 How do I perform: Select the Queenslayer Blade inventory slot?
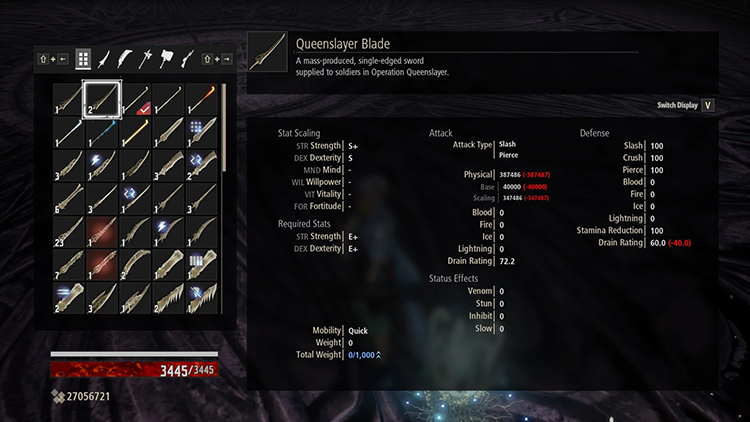(101, 98)
